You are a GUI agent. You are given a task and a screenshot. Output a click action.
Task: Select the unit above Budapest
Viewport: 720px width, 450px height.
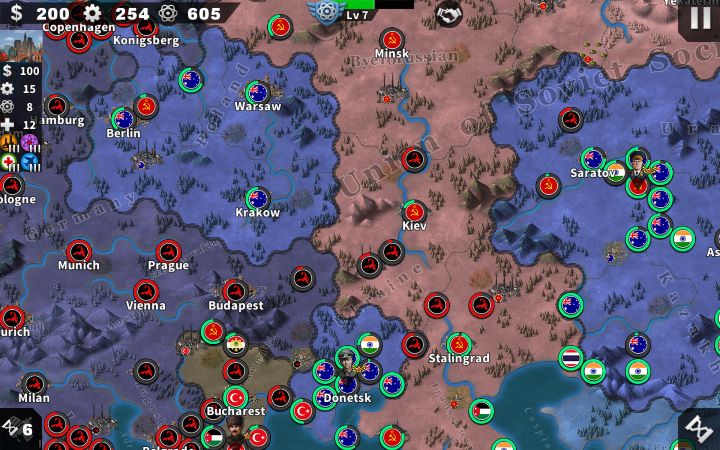click(x=235, y=291)
